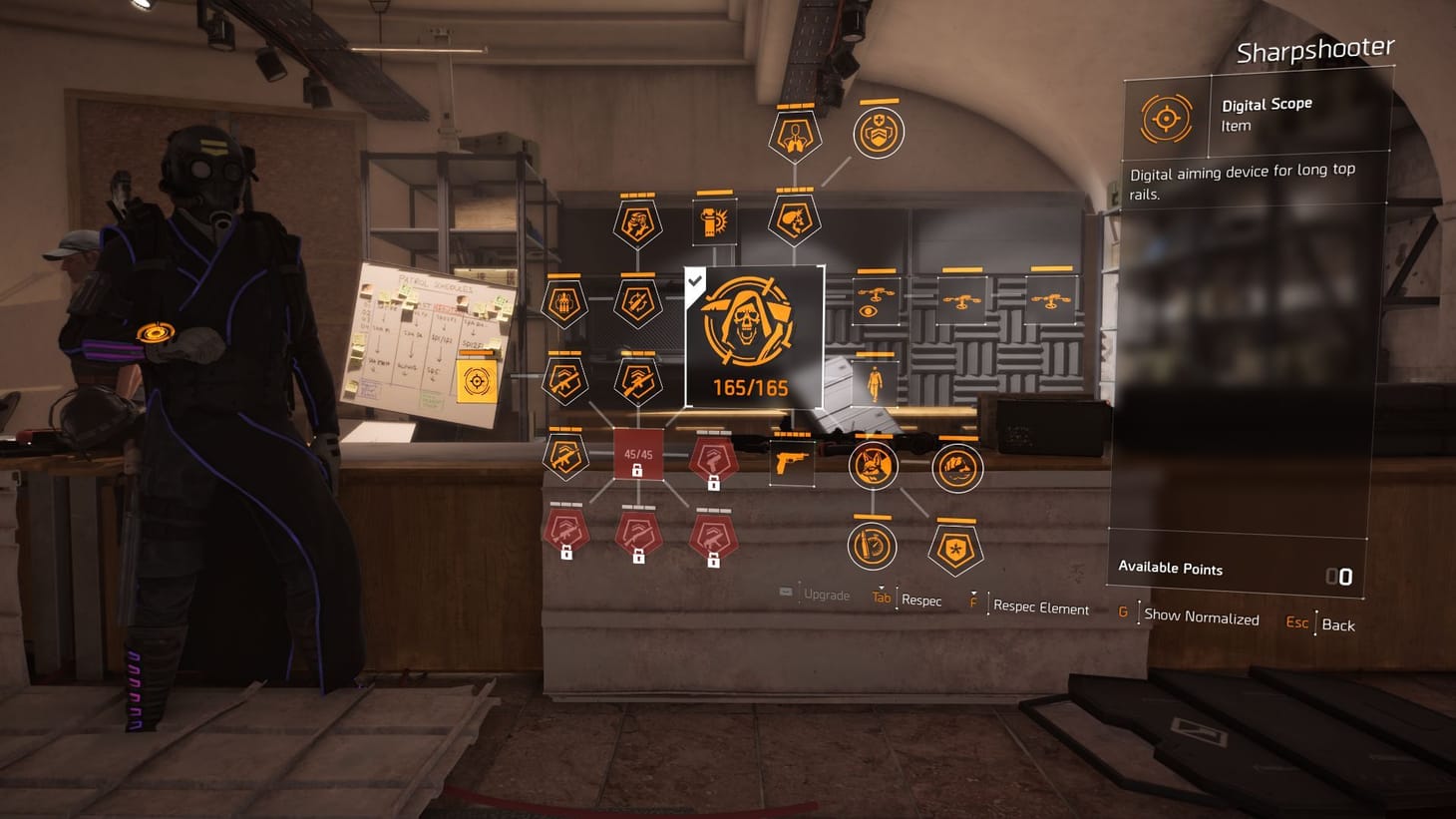Click the Upgrade button
The image size is (1456, 819).
tap(825, 596)
